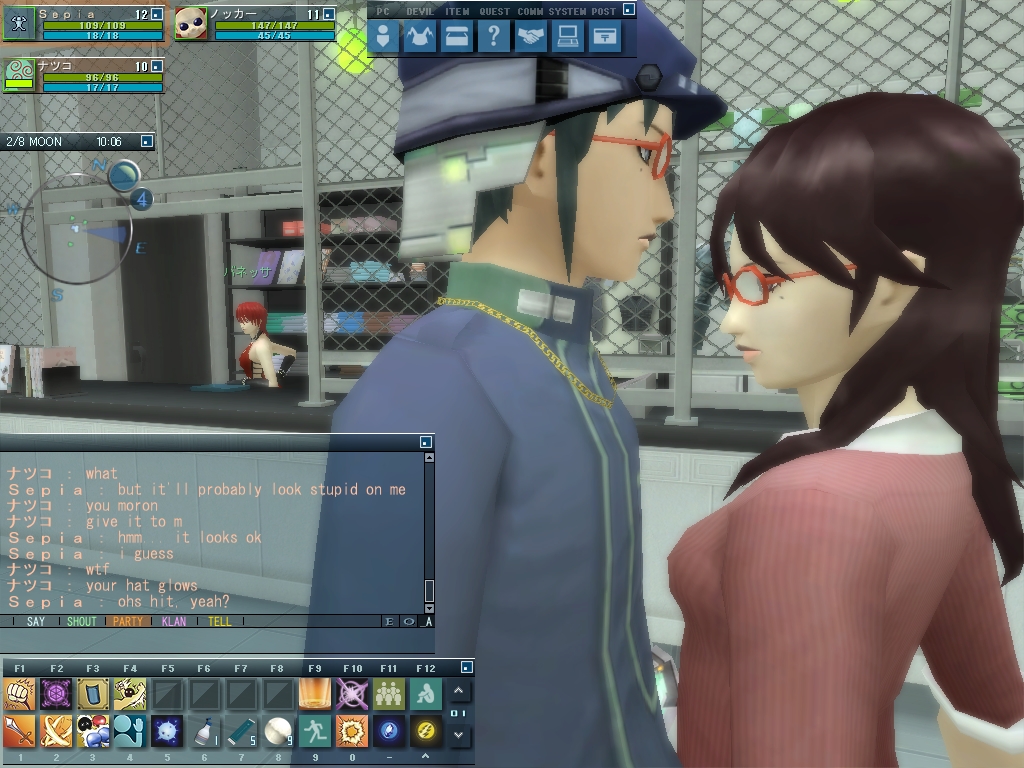Open the SYSTEM laptop menu
The height and width of the screenshot is (768, 1024).
(x=568, y=37)
